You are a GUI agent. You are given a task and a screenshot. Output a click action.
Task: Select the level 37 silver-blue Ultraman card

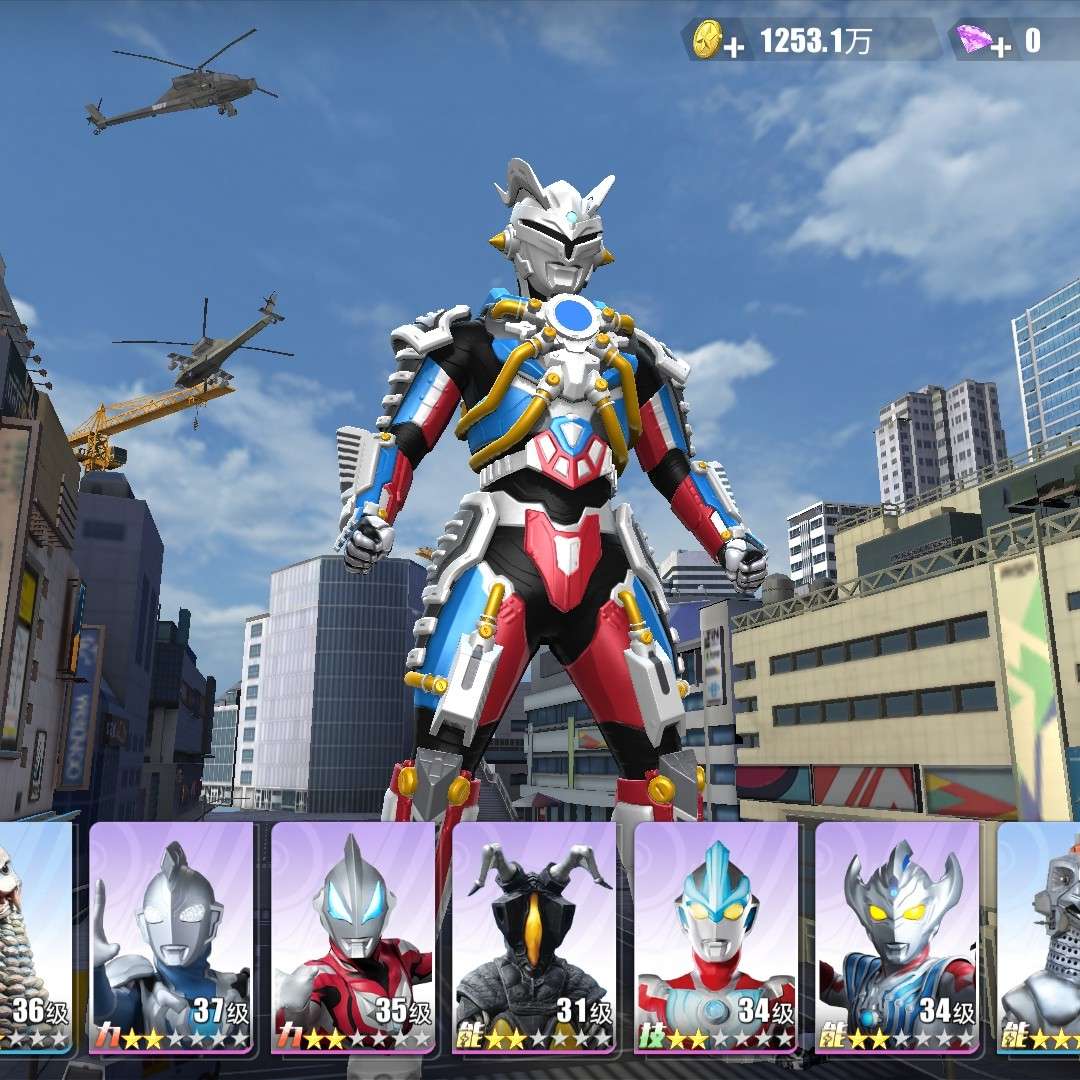point(170,937)
